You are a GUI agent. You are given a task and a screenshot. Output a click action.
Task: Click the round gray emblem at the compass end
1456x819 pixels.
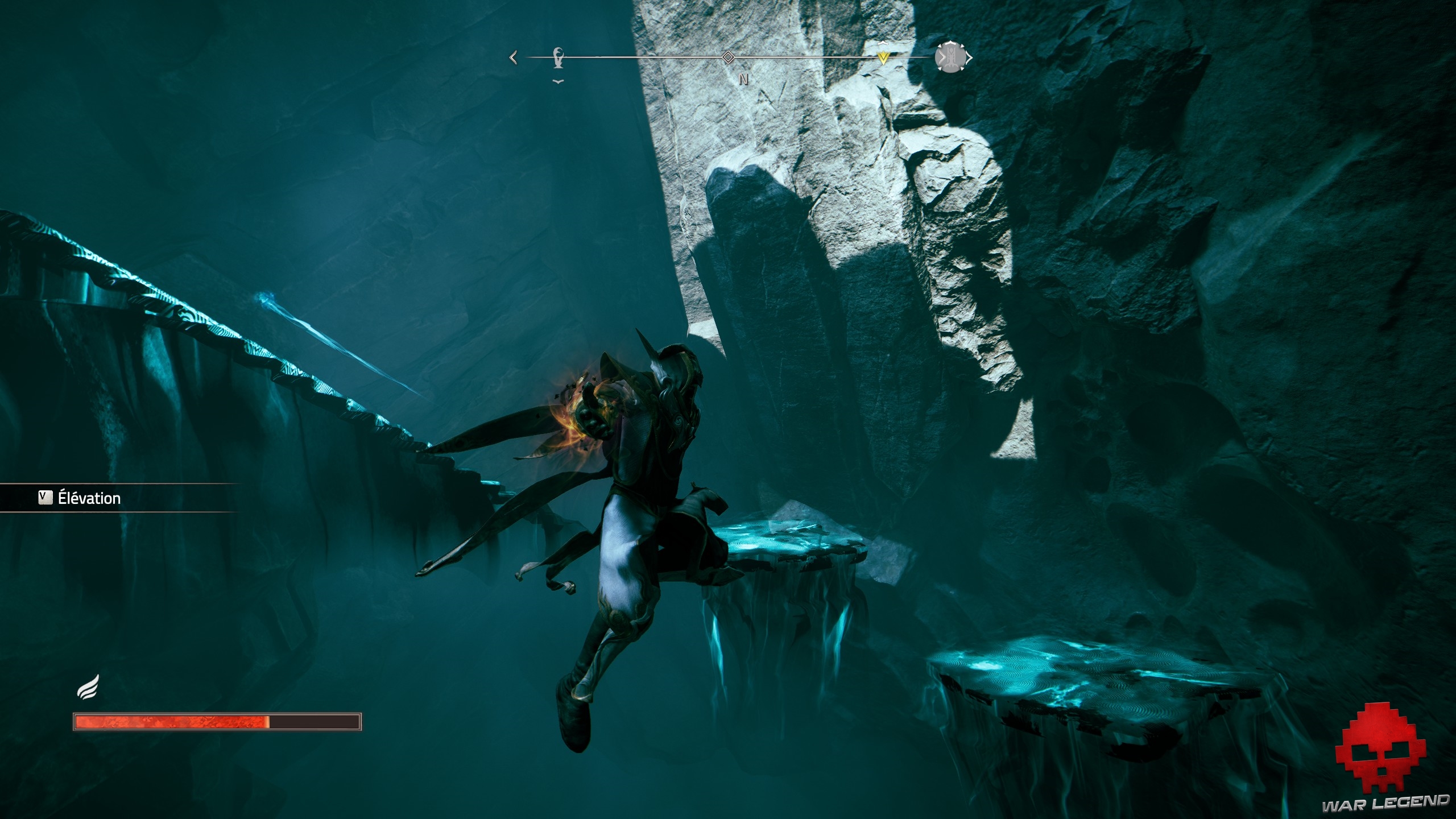tap(950, 57)
